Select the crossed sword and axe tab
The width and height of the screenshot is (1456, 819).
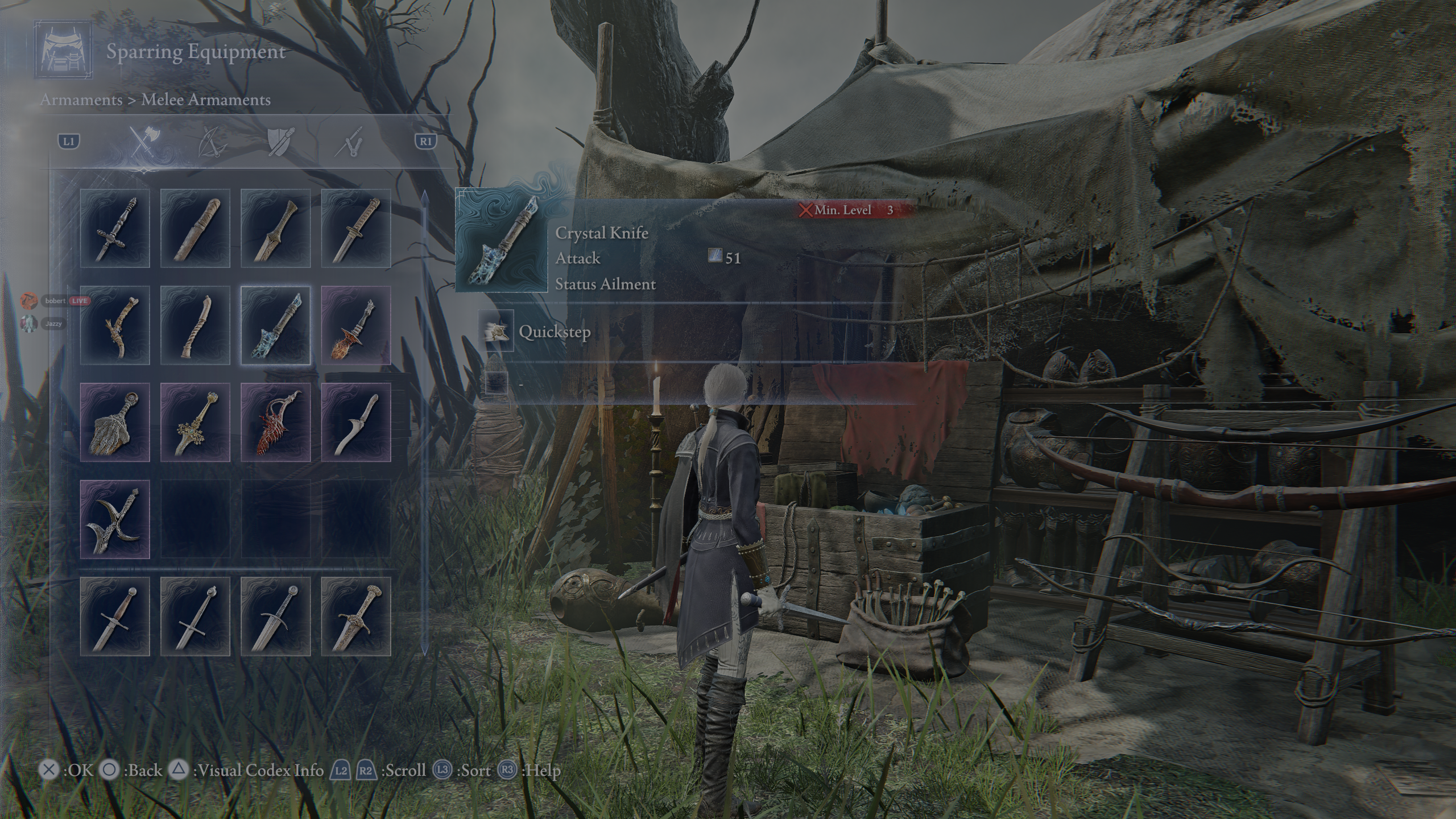tap(144, 142)
